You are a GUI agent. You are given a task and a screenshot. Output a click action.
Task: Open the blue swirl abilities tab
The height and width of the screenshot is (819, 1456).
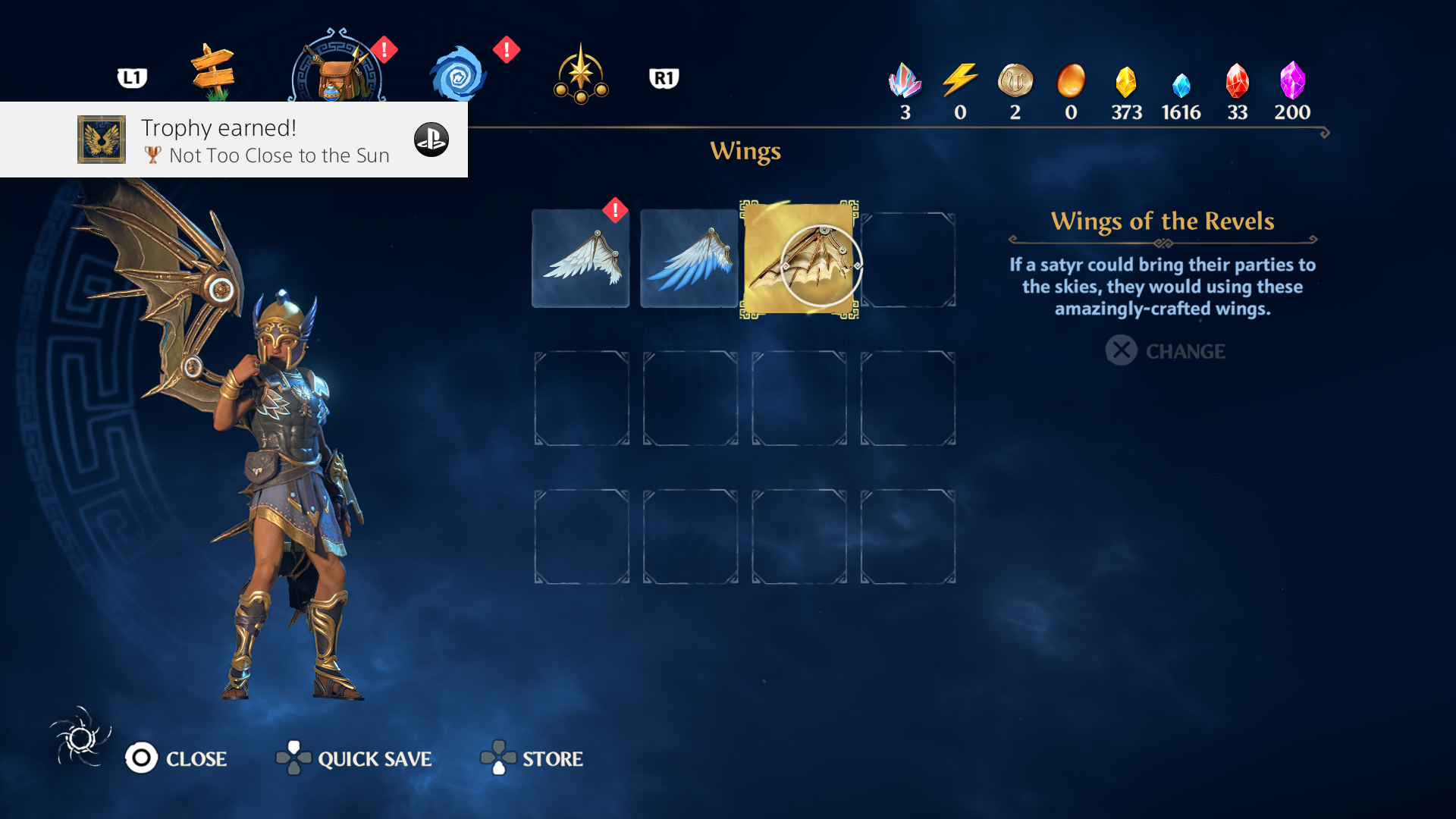point(458,75)
